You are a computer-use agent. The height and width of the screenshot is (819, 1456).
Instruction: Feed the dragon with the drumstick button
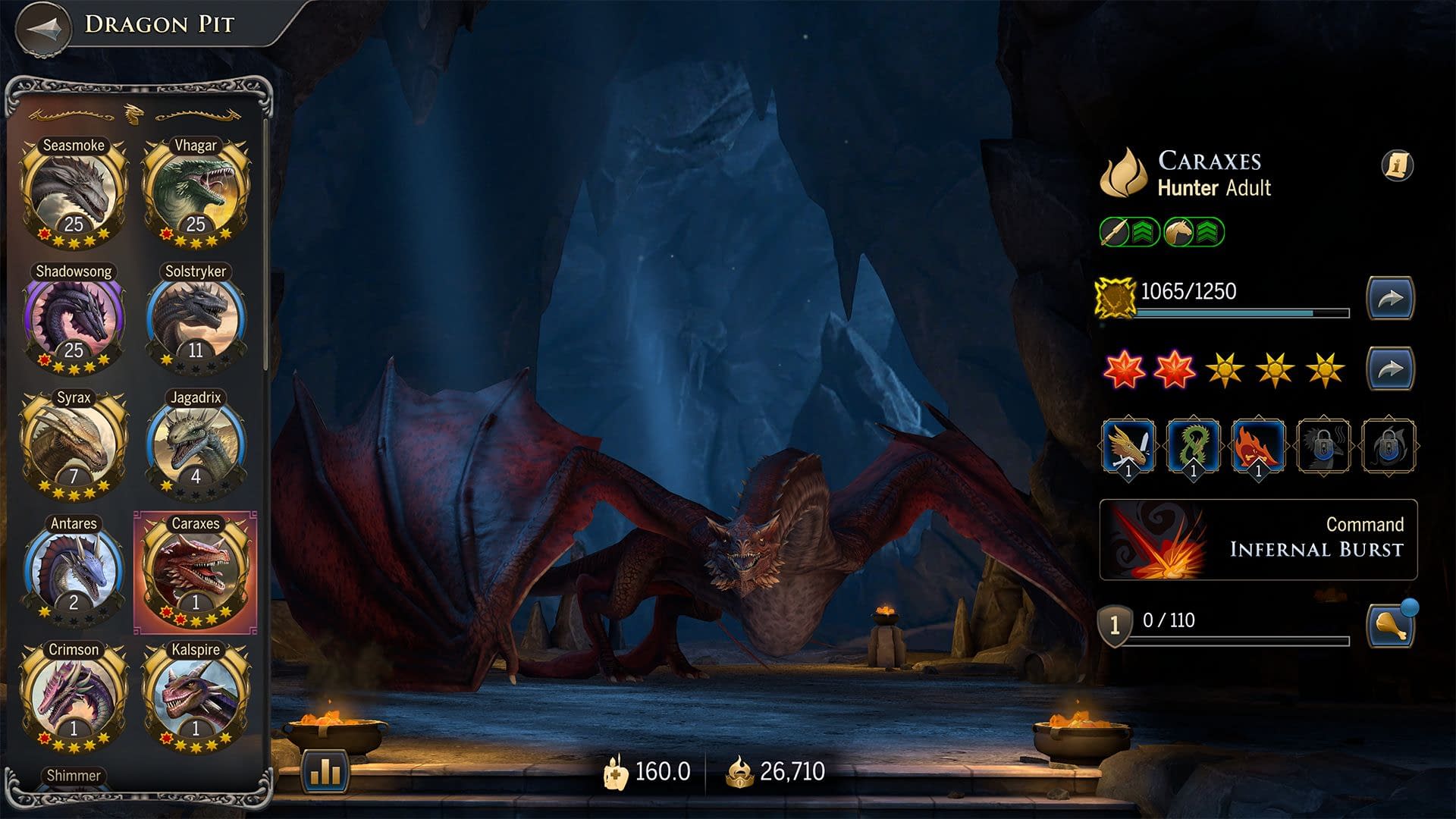1390,626
